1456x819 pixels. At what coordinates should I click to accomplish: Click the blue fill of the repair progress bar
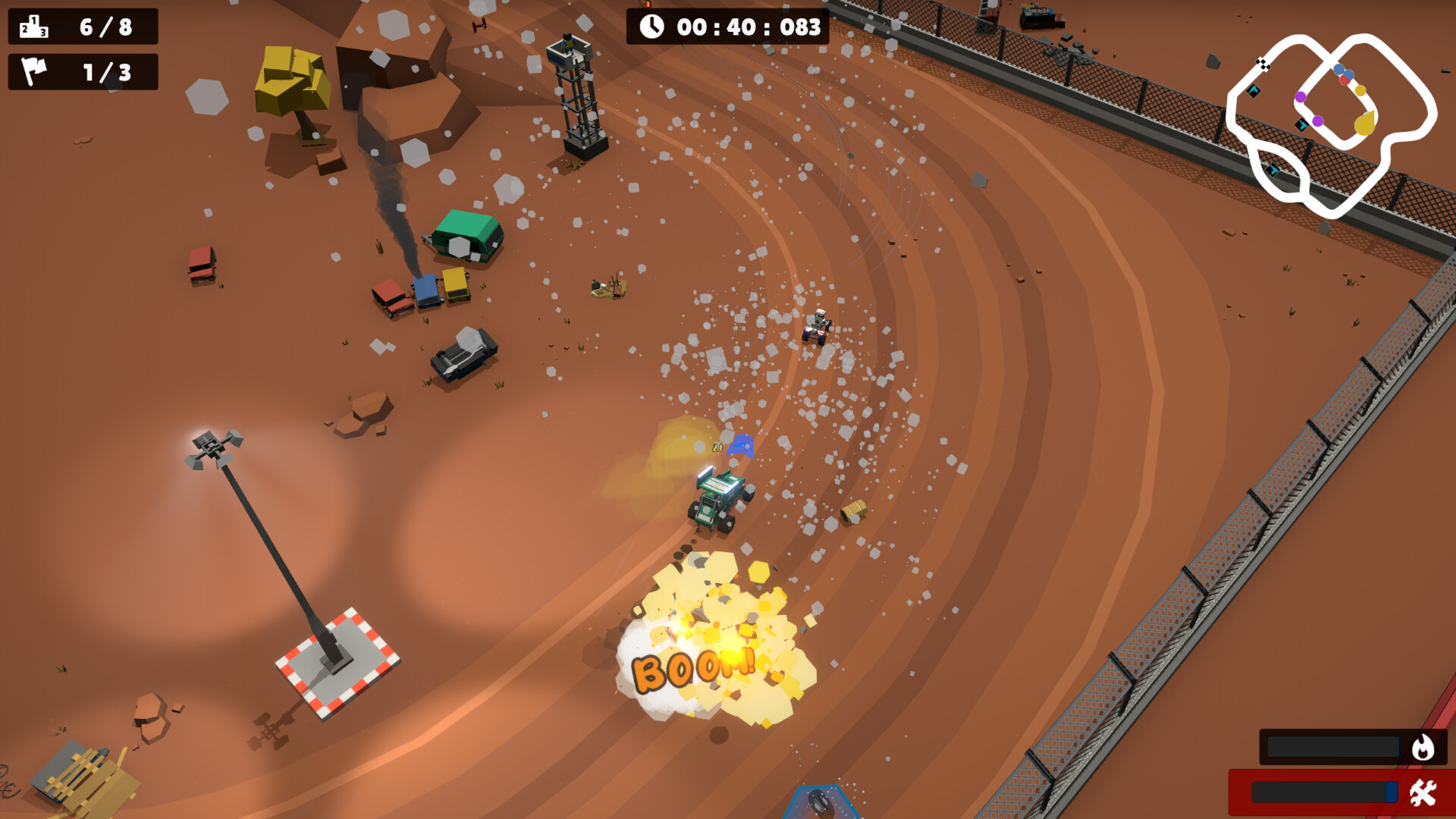pos(1392,792)
